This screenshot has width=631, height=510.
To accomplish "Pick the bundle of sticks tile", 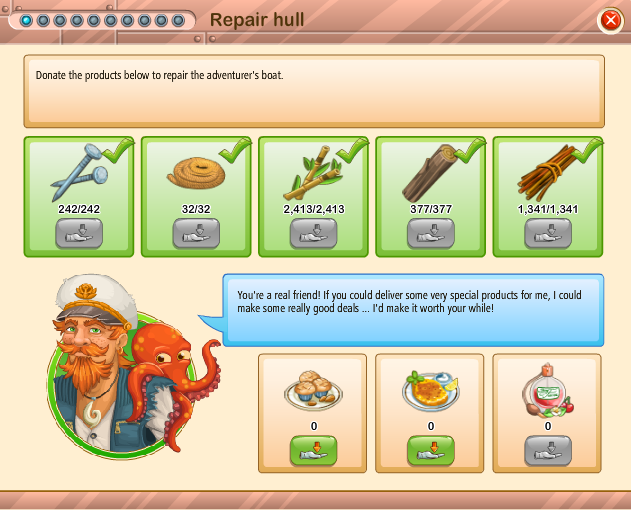I will pos(548,172).
